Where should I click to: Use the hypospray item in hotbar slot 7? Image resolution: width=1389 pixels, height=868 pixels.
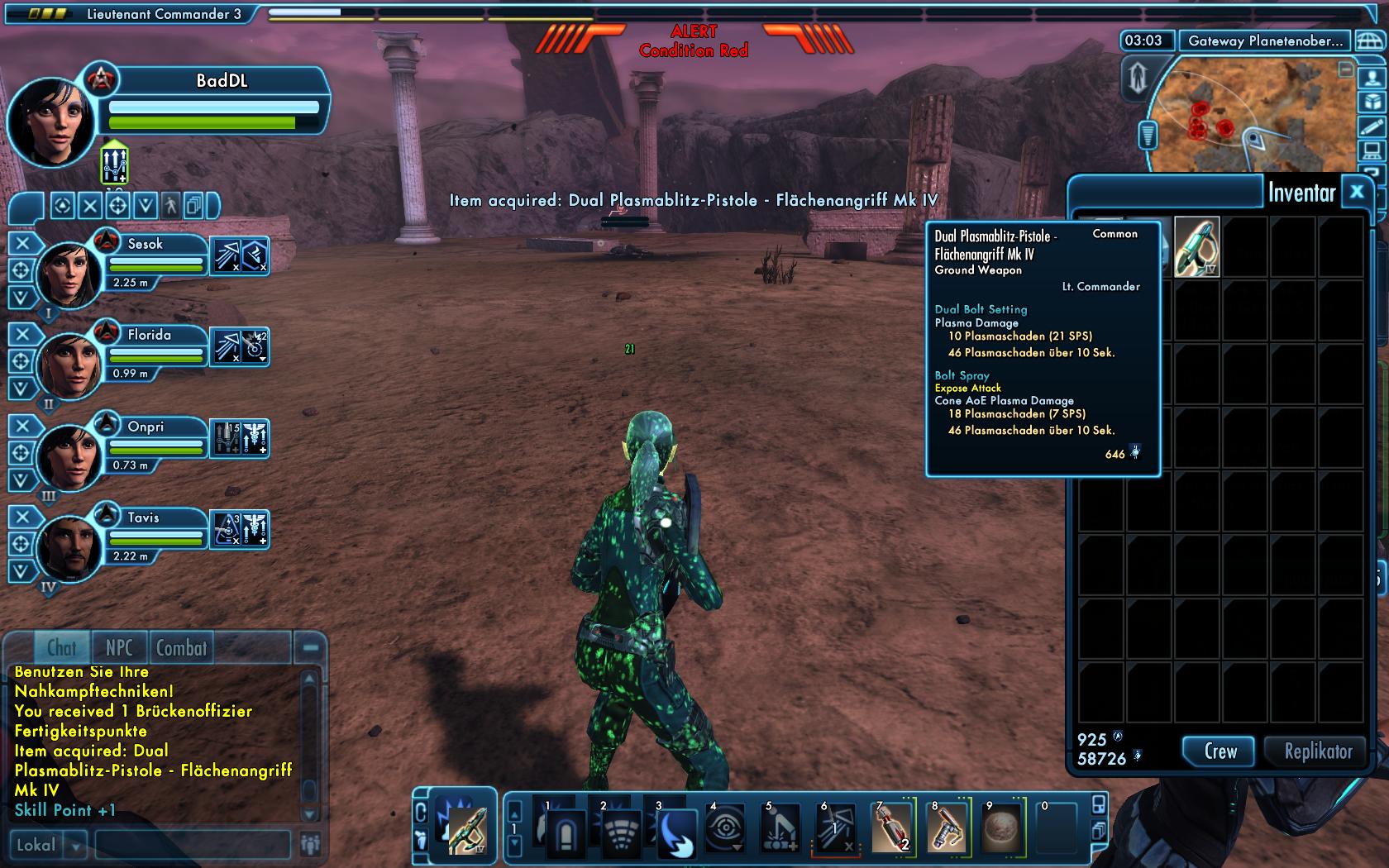[891, 828]
